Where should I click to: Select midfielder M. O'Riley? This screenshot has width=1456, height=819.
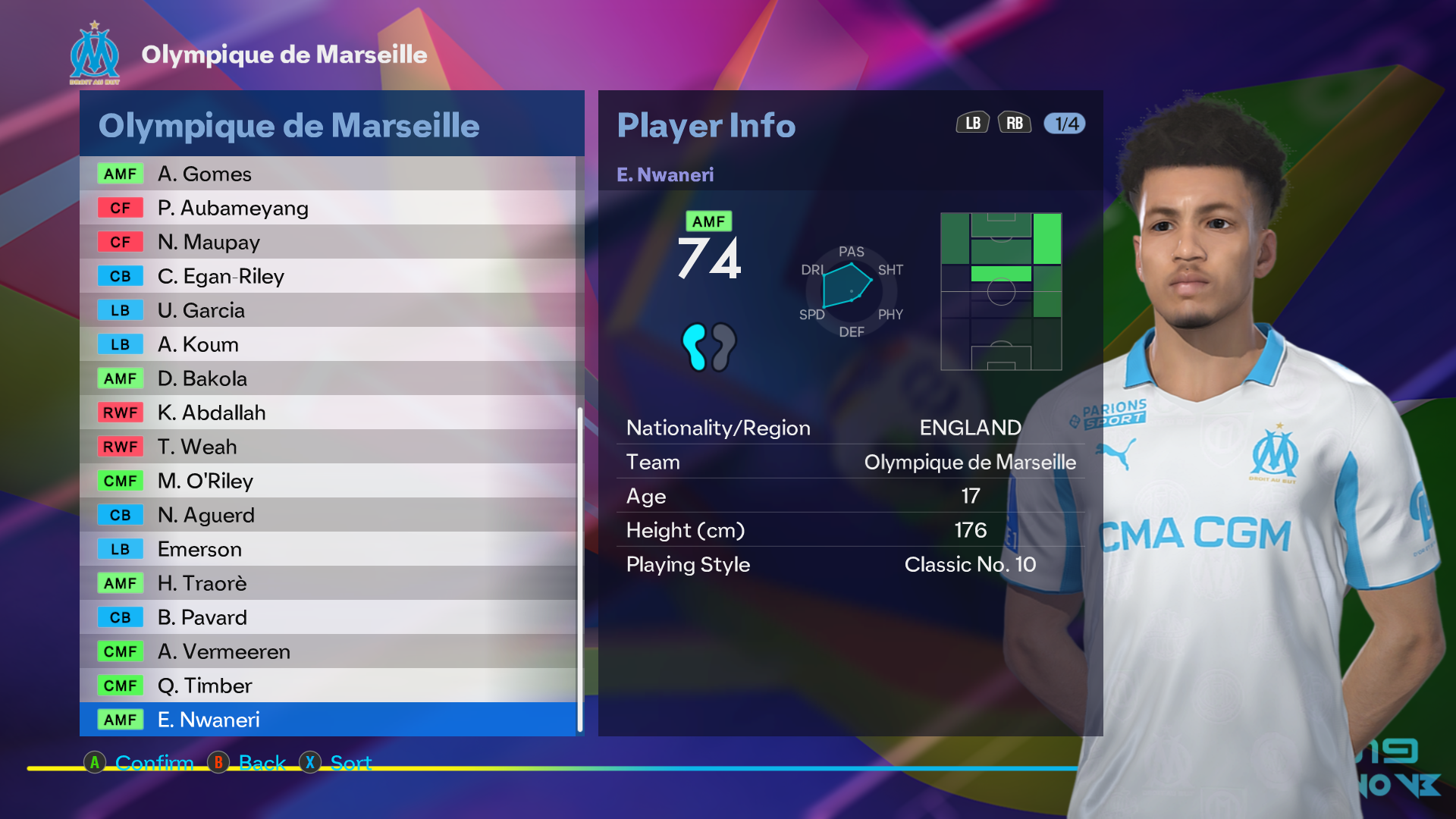(x=328, y=481)
